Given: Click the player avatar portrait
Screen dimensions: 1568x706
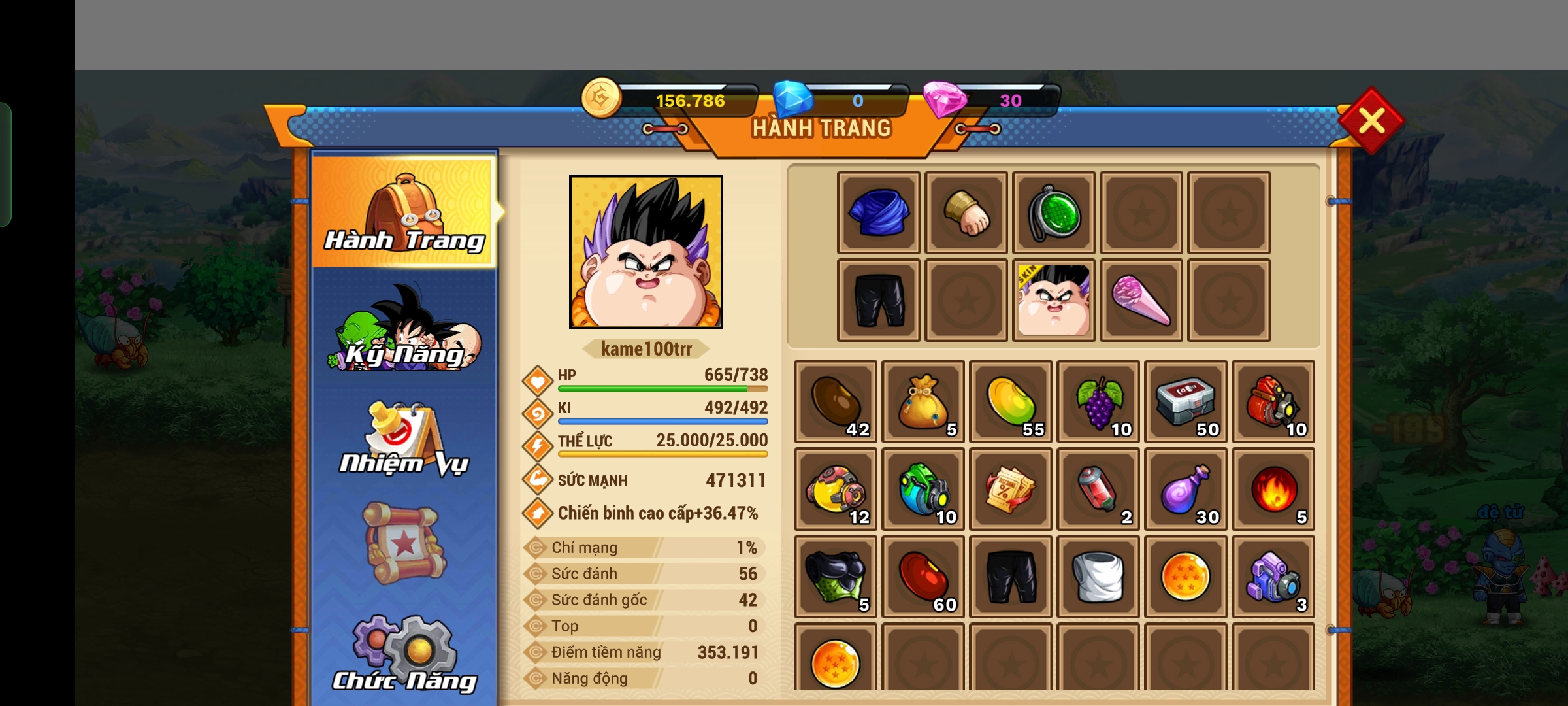Looking at the screenshot, I should (646, 252).
